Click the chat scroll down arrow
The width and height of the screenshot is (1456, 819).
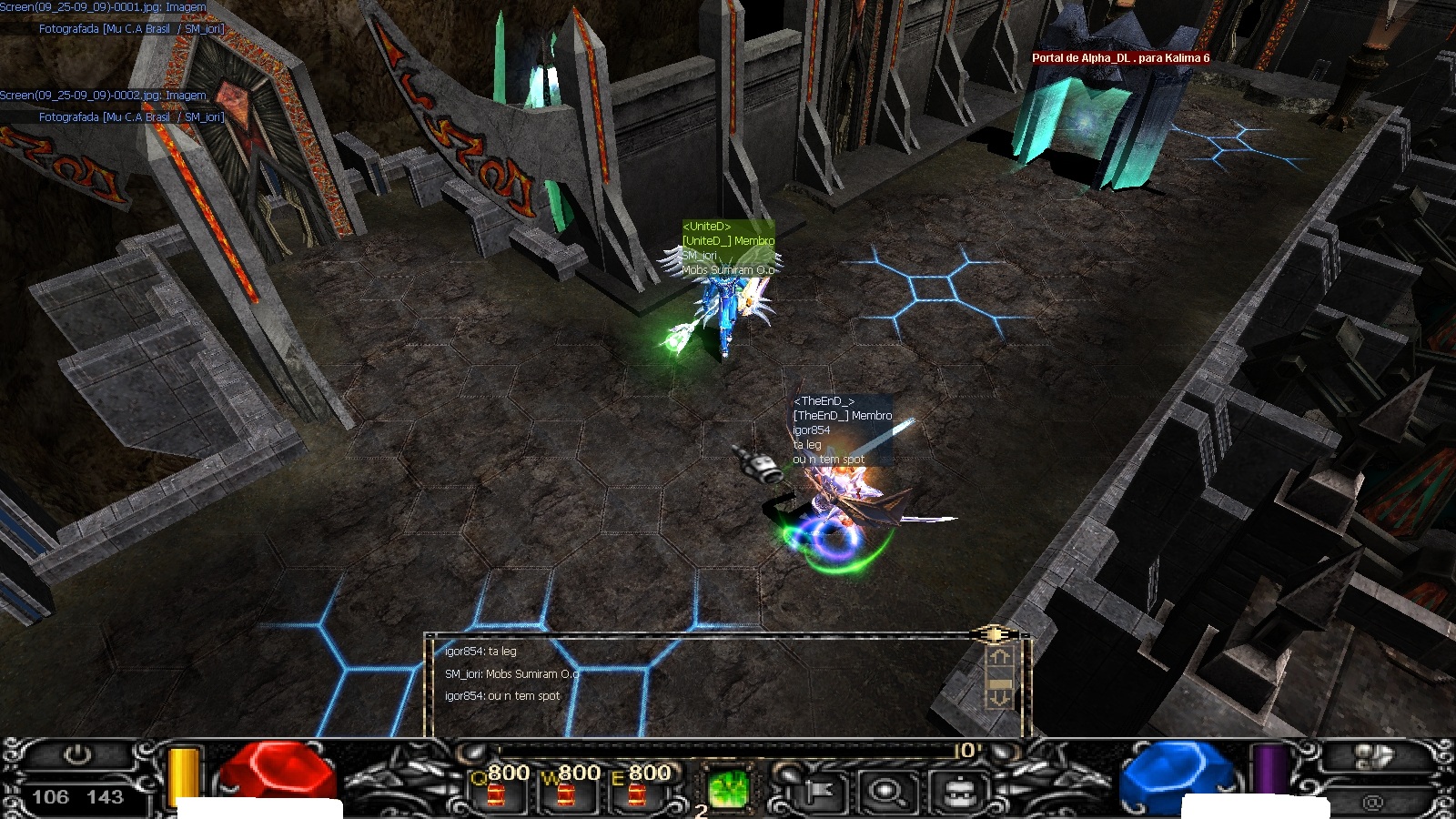point(1000,699)
